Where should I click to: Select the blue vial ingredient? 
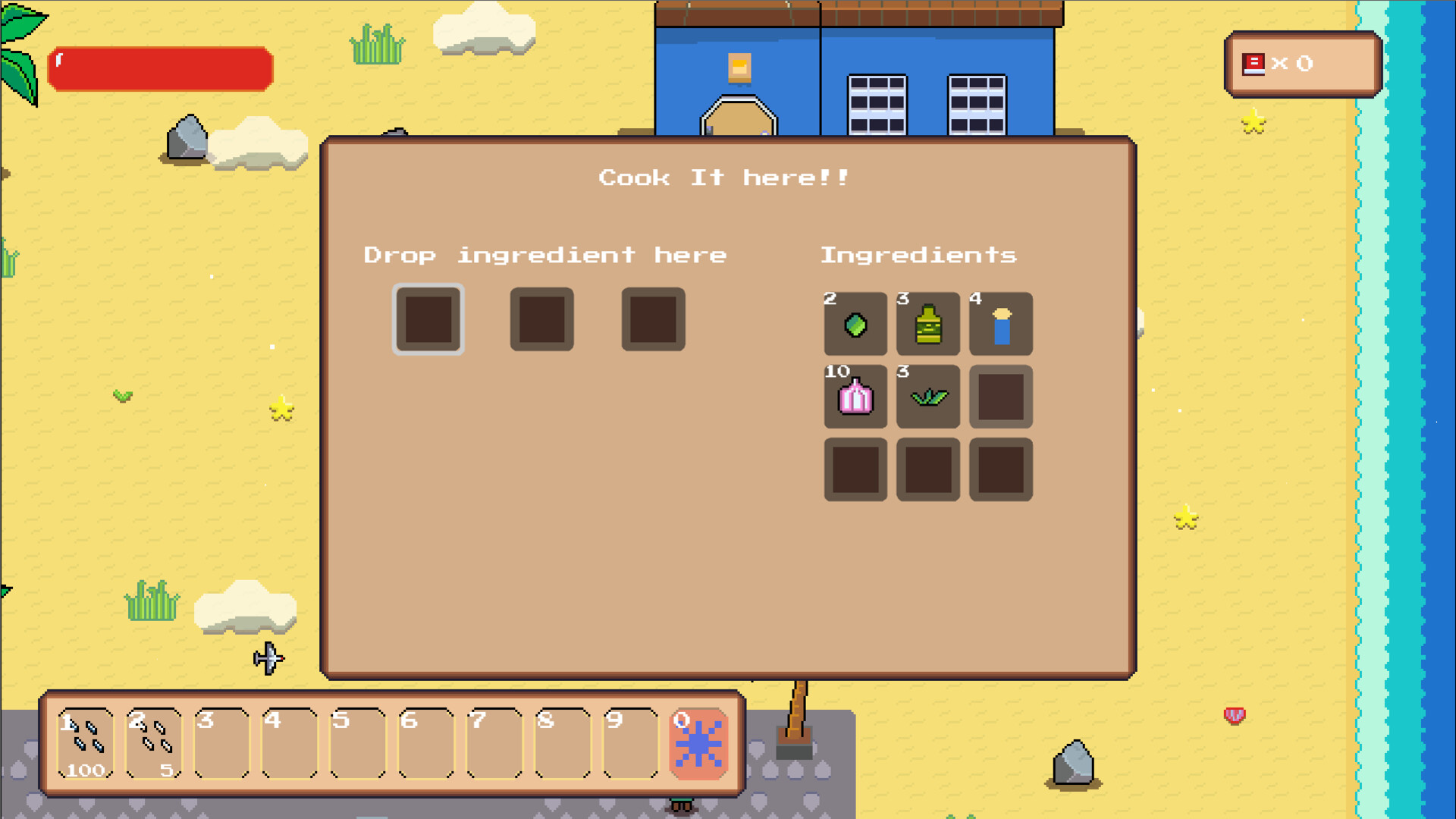(1000, 325)
